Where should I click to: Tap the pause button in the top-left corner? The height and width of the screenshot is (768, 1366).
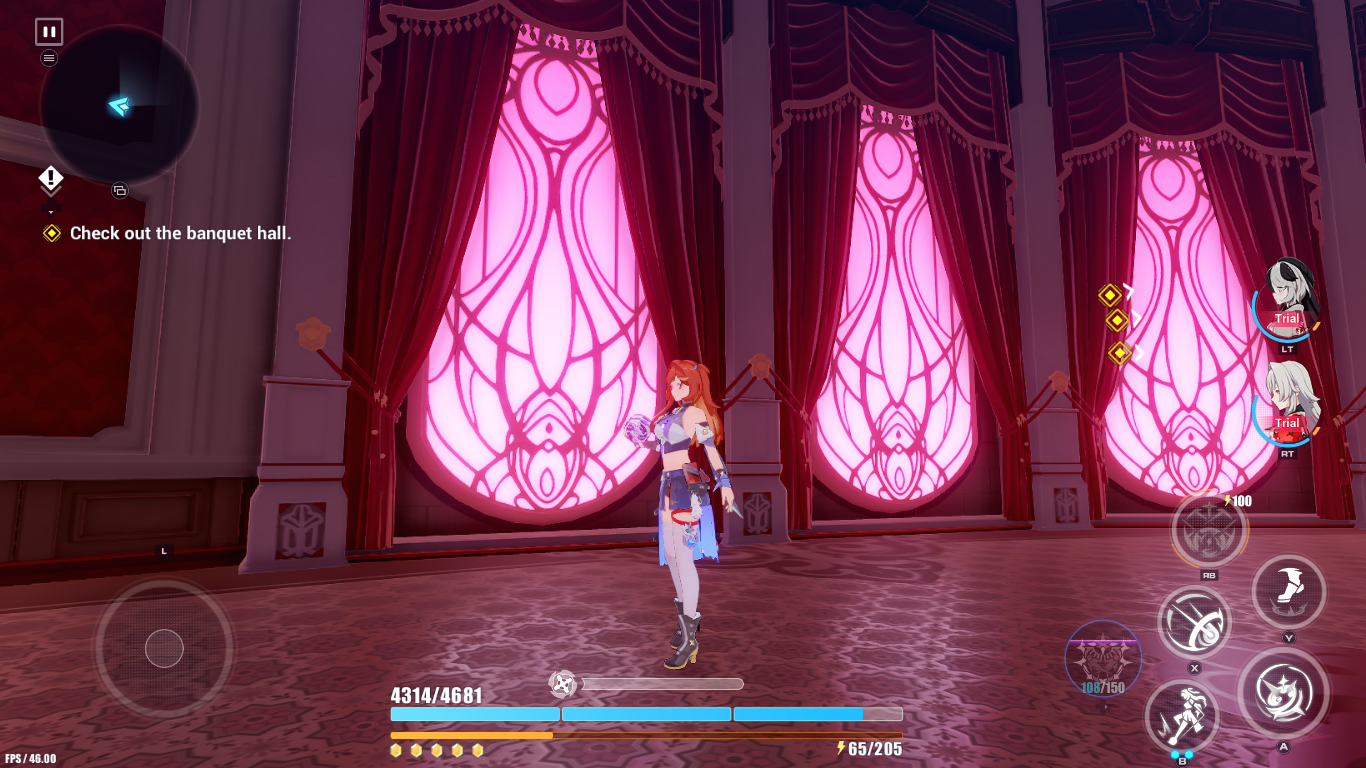47,29
